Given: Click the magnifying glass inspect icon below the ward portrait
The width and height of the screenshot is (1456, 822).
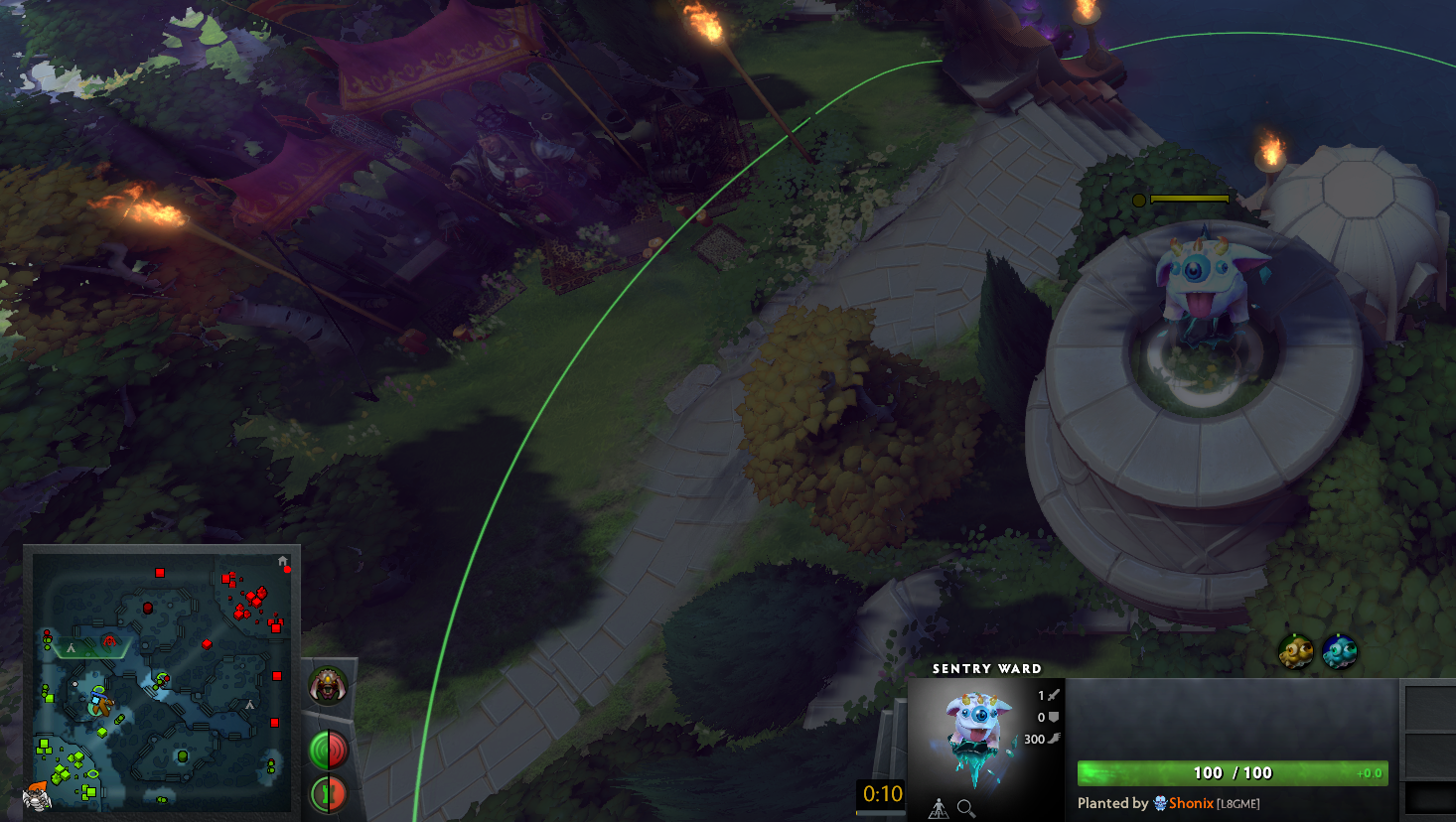Looking at the screenshot, I should tap(965, 807).
